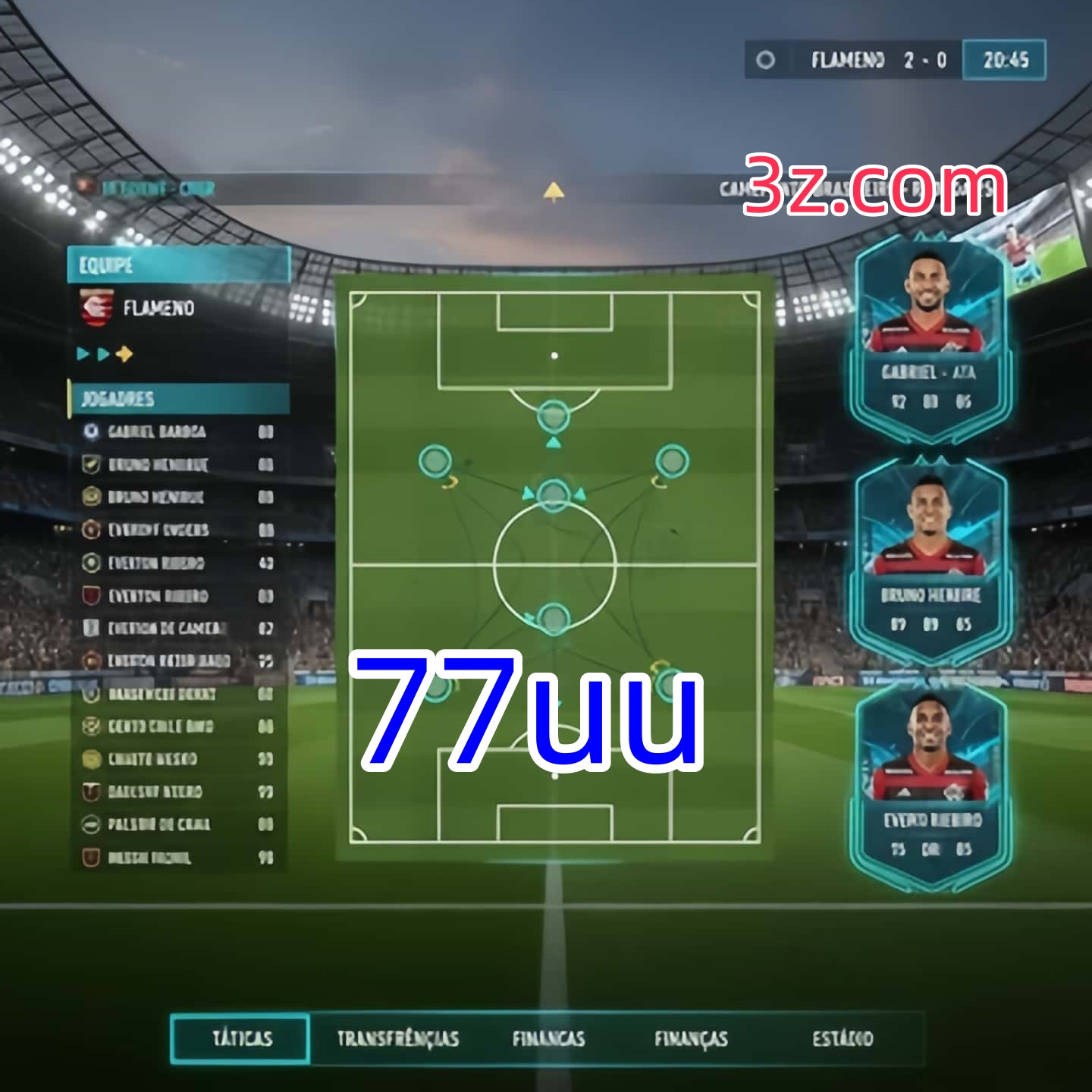Screen dimensions: 1092x1092
Task: Toggle the second blue arrow indicator
Action: pos(102,353)
